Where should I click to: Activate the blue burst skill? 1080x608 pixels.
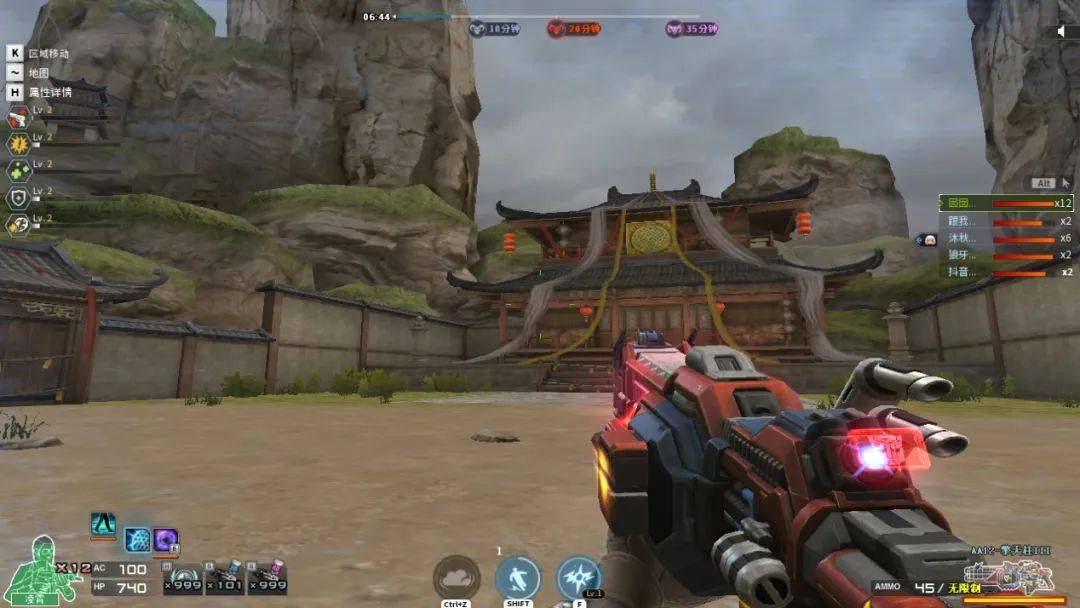tap(579, 578)
